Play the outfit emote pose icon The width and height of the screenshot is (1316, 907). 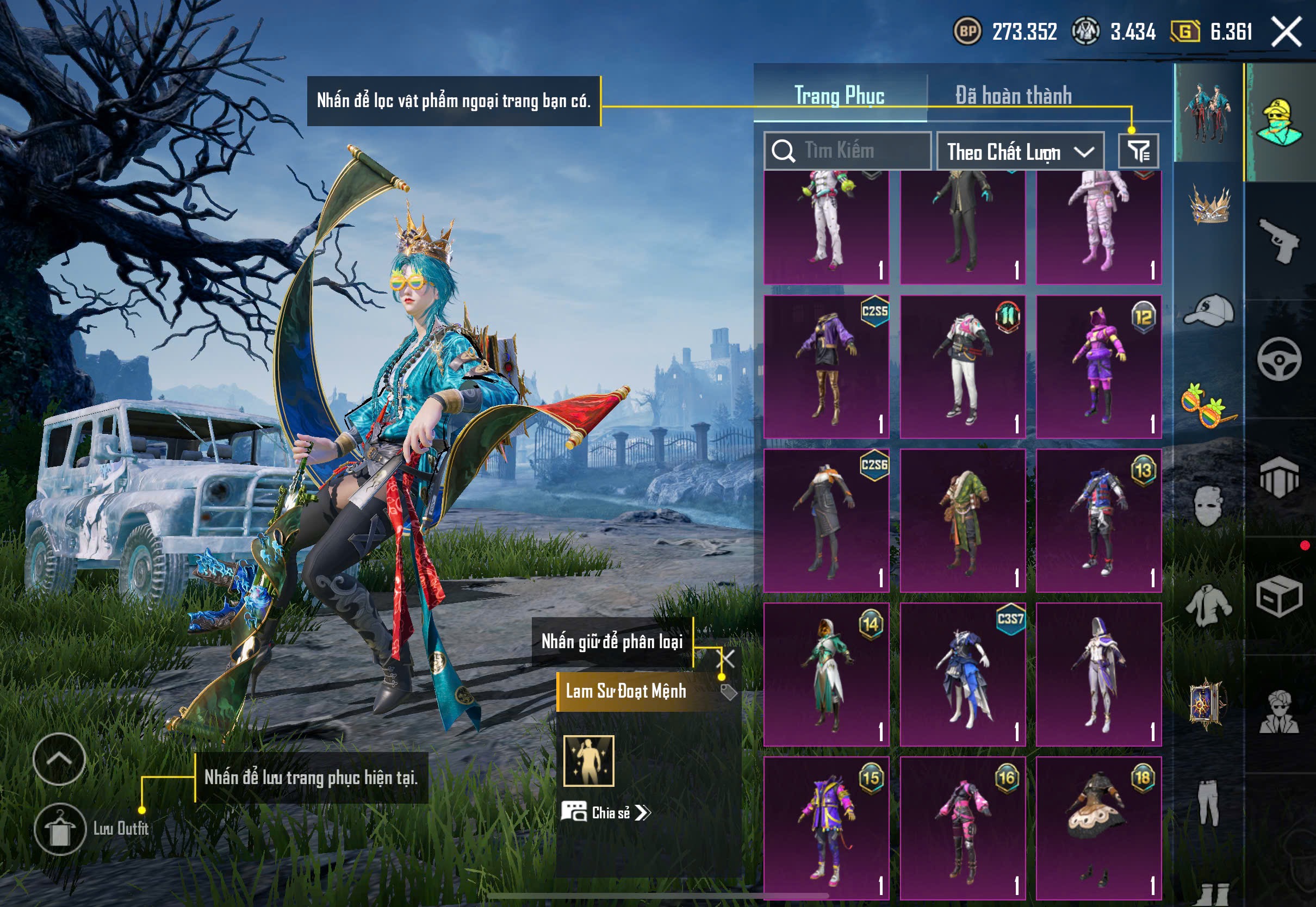tap(588, 761)
